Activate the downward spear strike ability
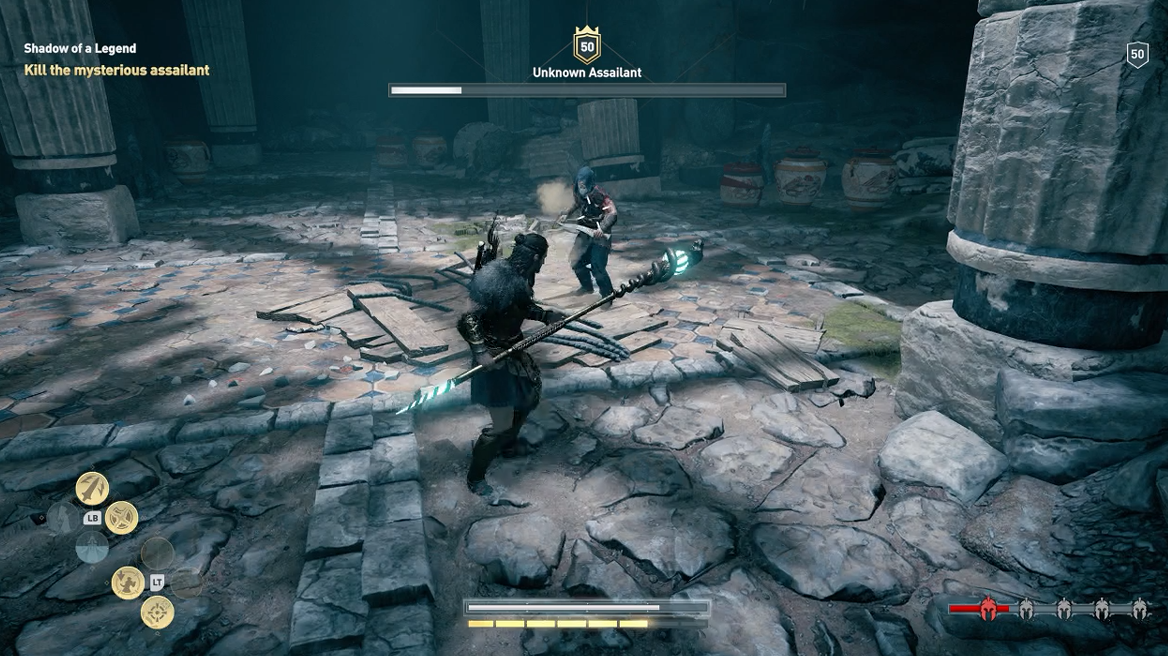The width and height of the screenshot is (1168, 656). click(x=92, y=487)
